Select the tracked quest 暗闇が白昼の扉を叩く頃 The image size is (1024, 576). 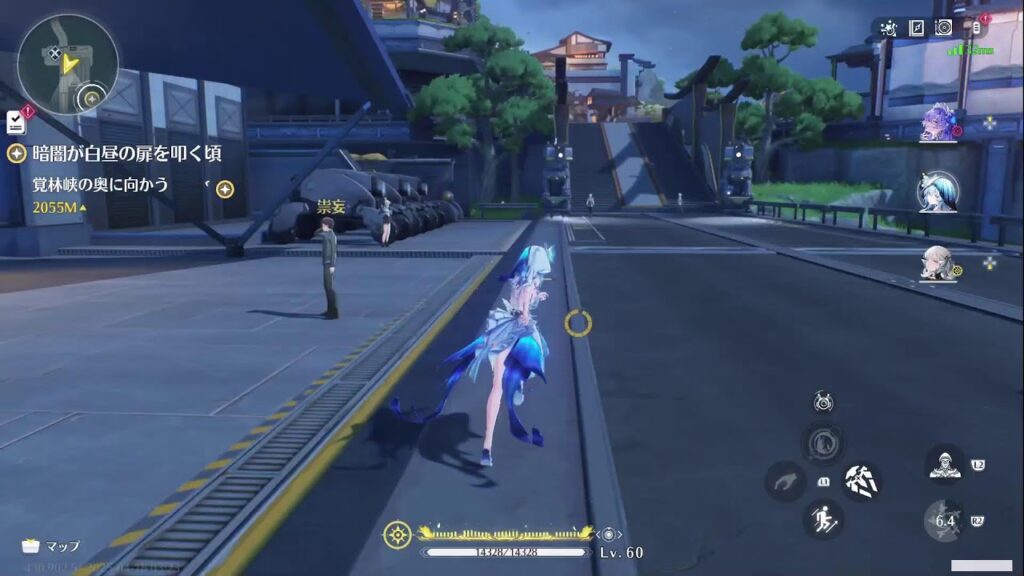[125, 153]
